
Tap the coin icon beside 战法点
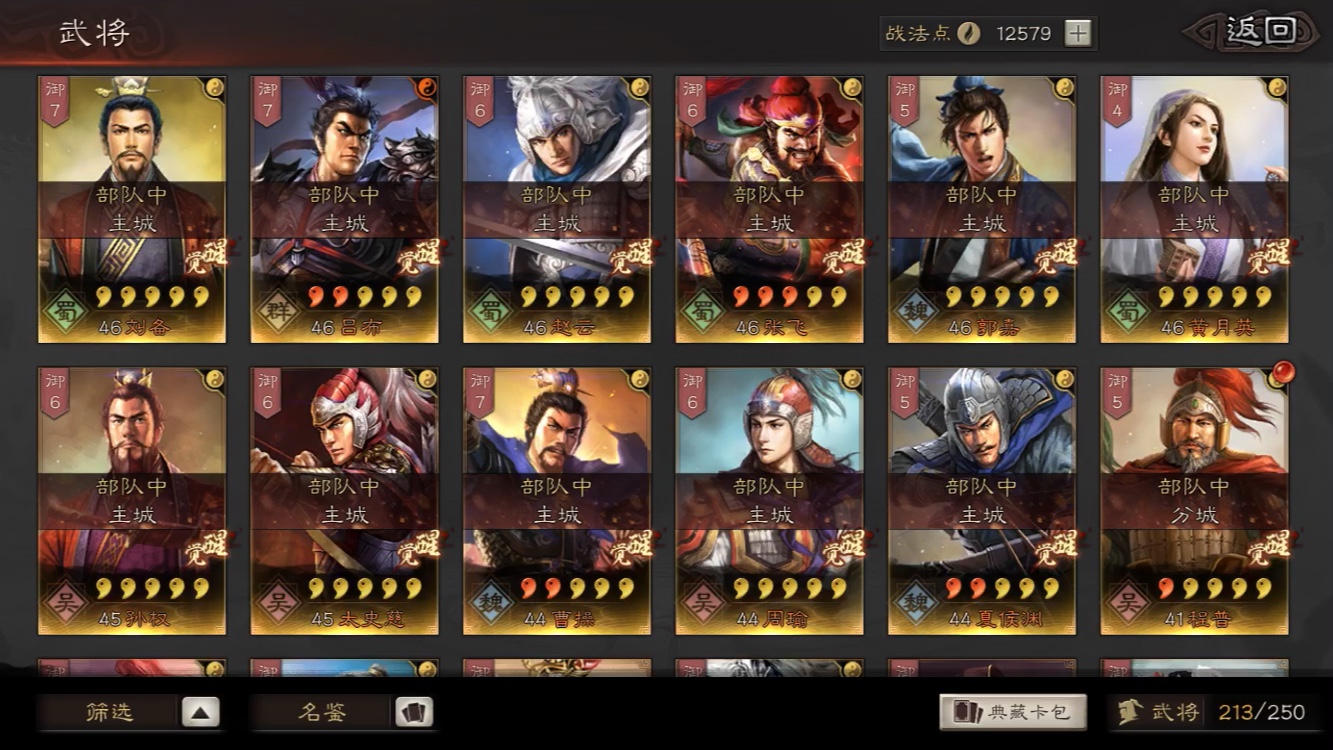pyautogui.click(x=966, y=33)
